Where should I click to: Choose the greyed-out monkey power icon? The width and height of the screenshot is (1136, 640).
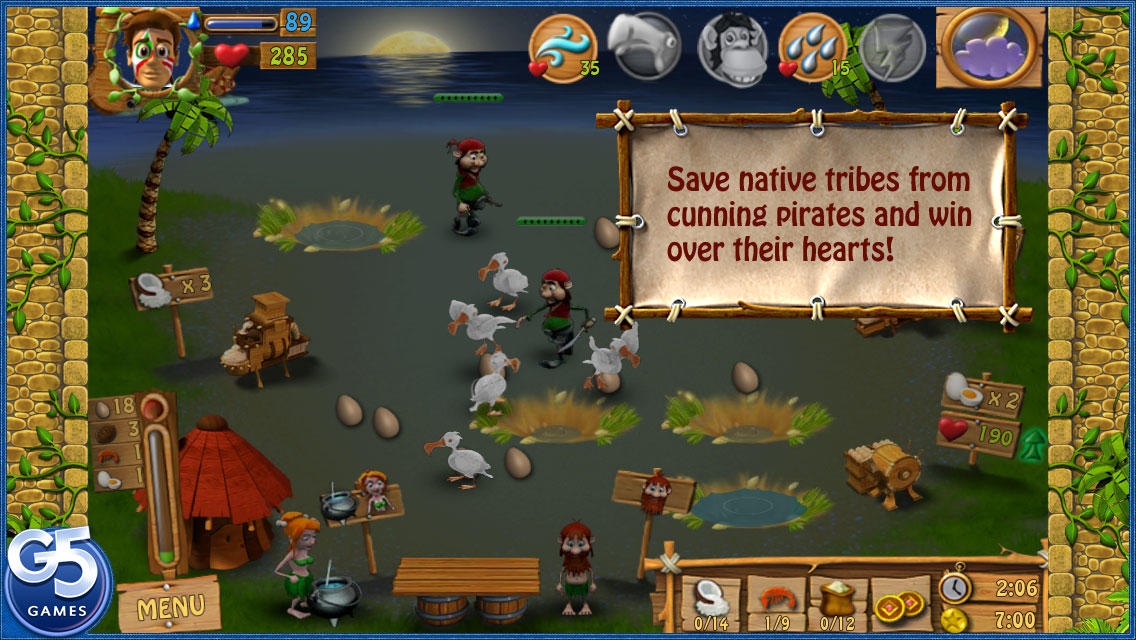(730, 46)
